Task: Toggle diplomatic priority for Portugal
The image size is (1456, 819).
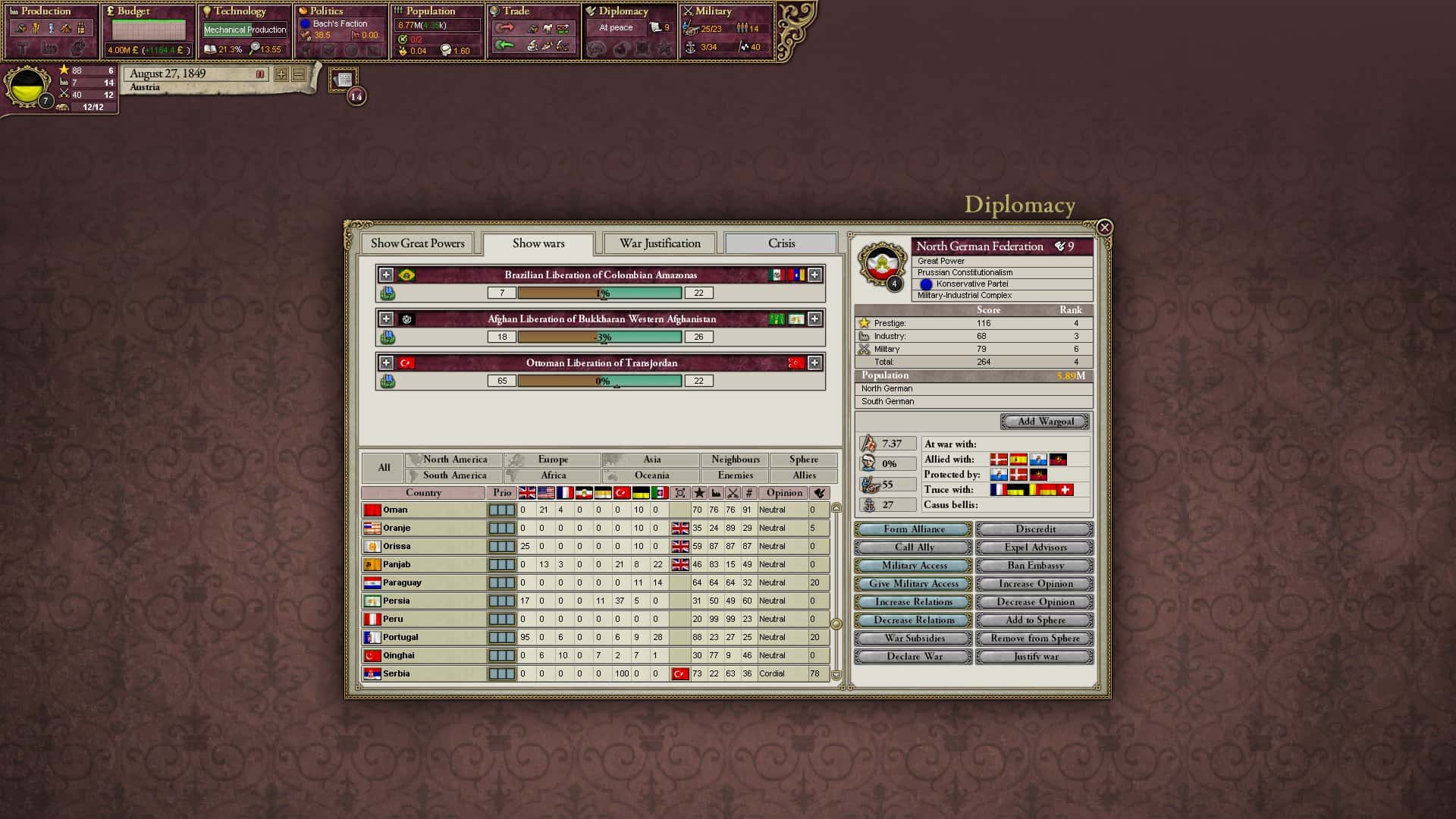Action: (x=501, y=637)
